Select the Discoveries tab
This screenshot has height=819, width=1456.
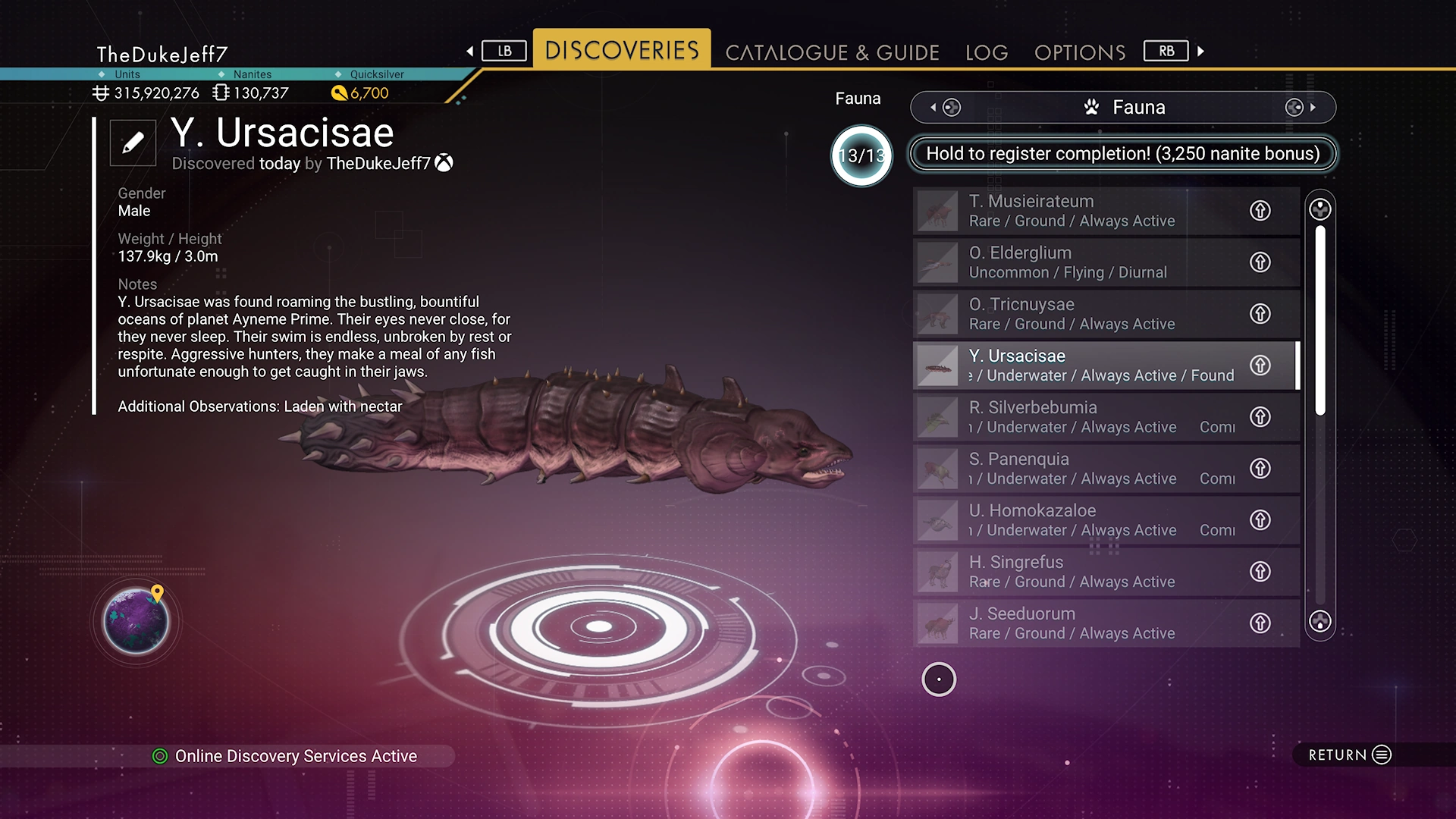click(622, 50)
